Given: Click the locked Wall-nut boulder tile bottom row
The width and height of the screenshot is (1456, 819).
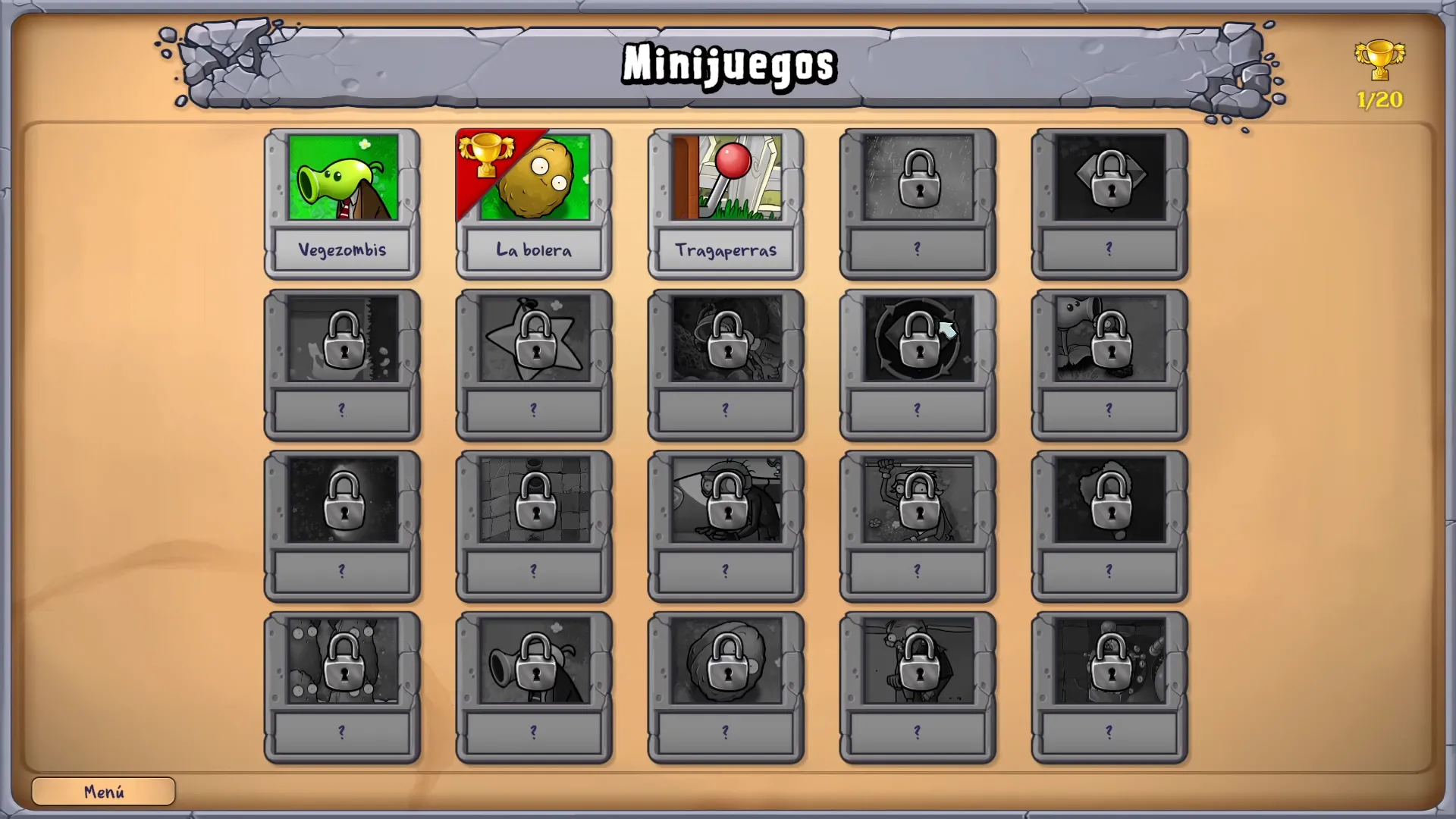Looking at the screenshot, I should point(725,662).
